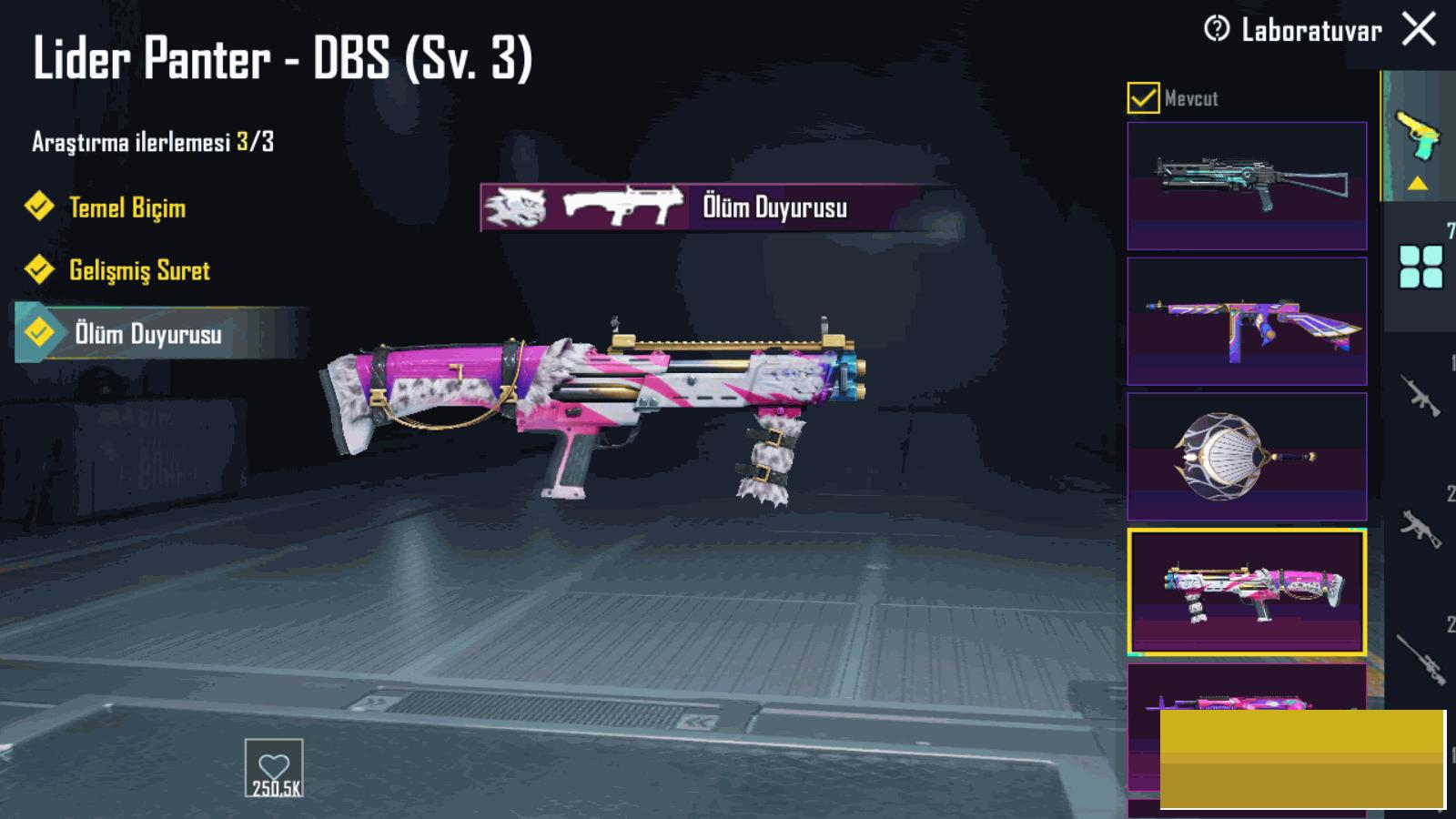The height and width of the screenshot is (819, 1456).
Task: Select the Gelişmiş Suret upgrade stage
Action: pyautogui.click(x=138, y=270)
